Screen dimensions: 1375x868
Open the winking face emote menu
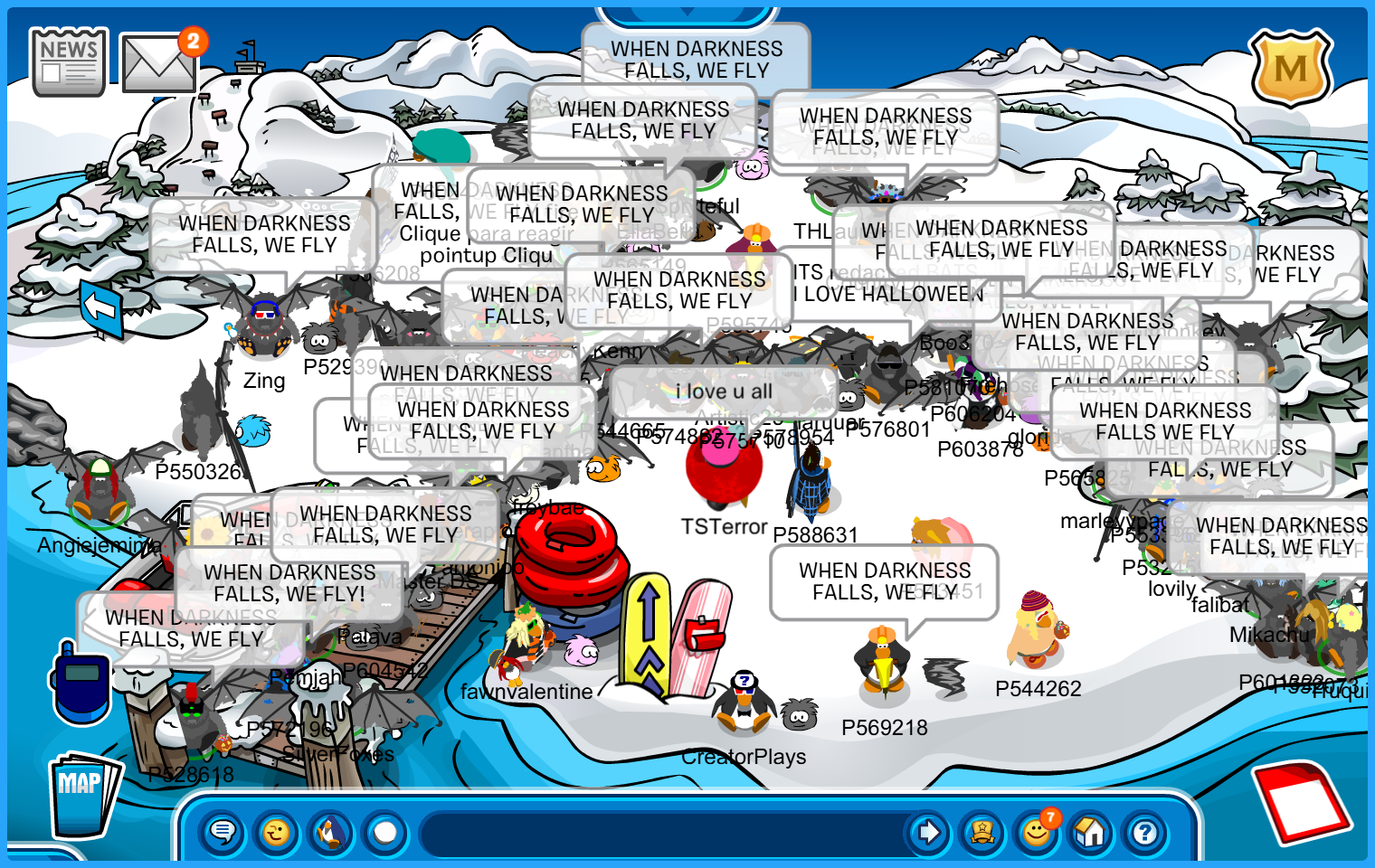277,832
